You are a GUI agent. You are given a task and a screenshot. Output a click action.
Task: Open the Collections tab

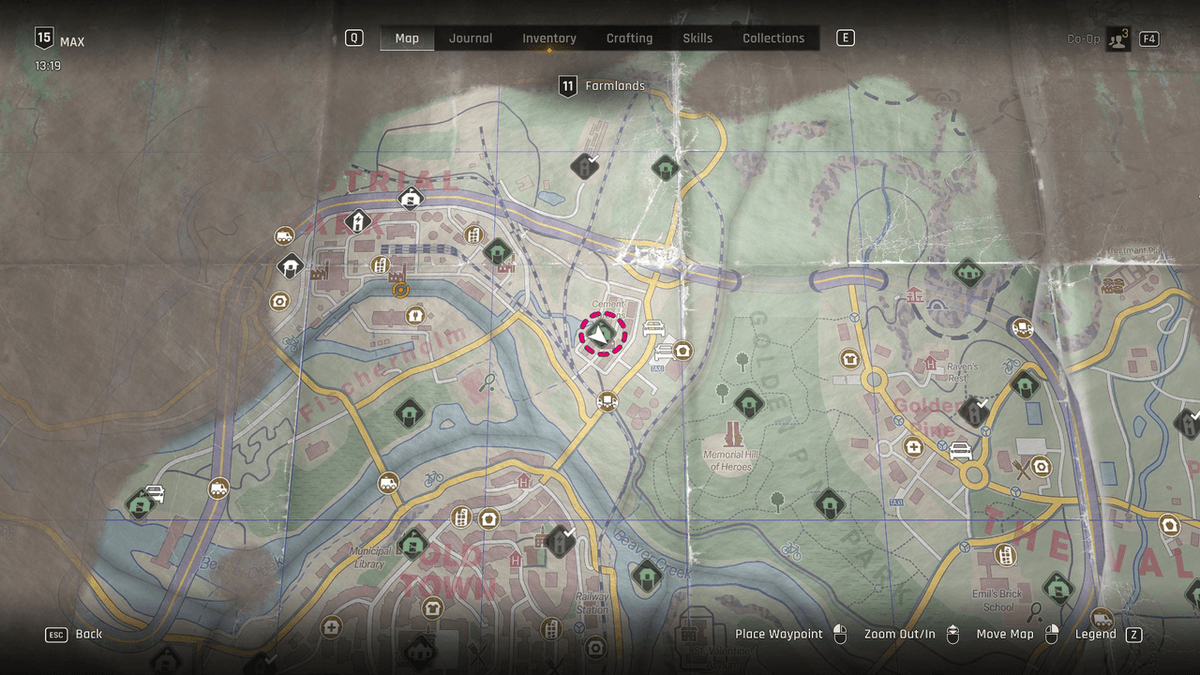[773, 38]
